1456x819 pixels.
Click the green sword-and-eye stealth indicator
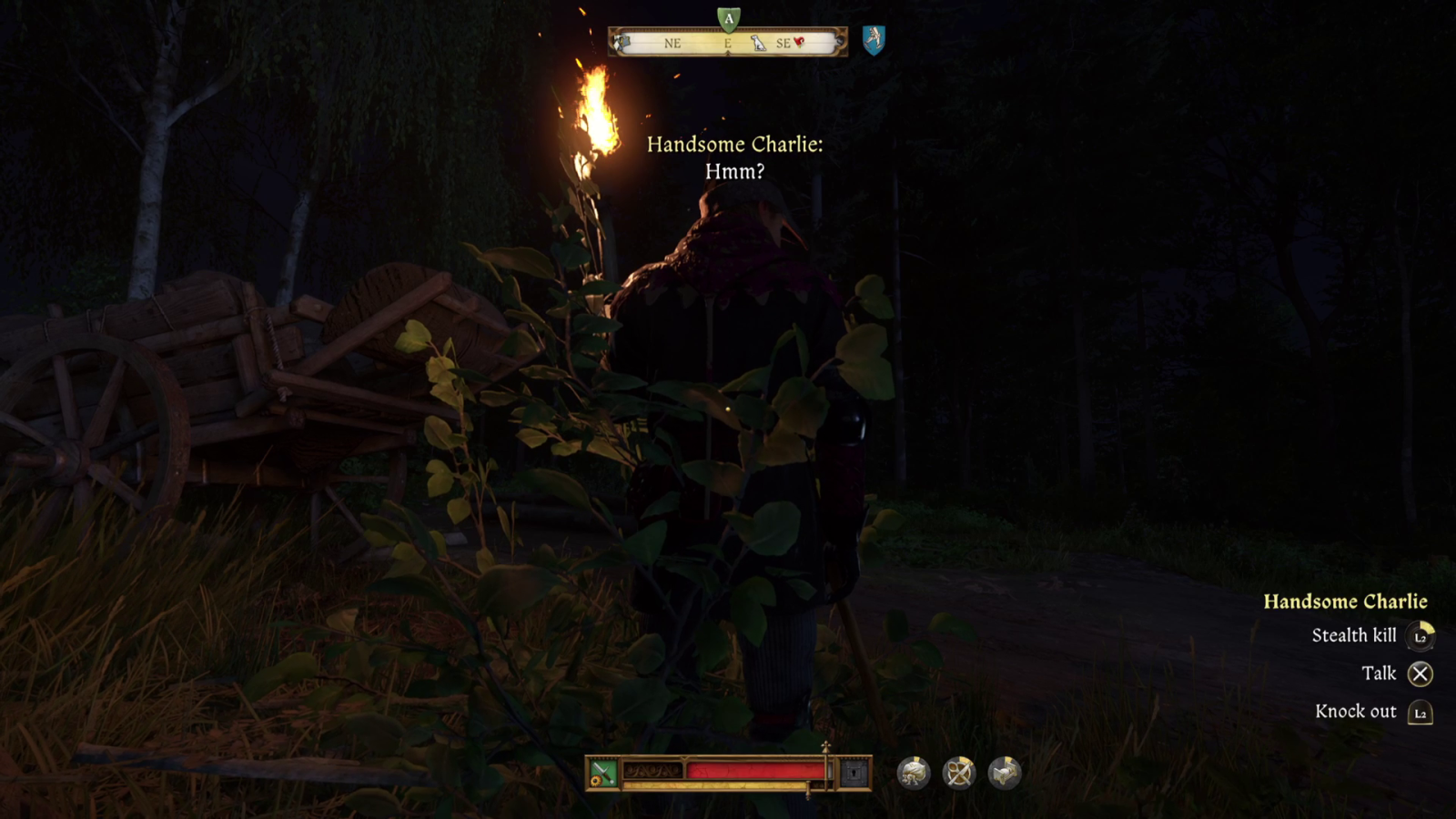pos(602,771)
